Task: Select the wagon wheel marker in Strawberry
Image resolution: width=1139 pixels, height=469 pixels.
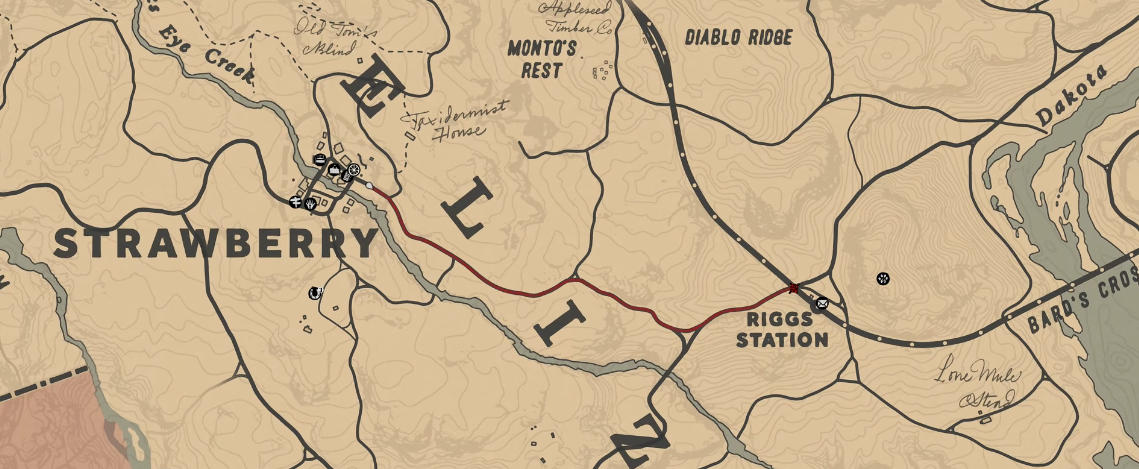Action: click(354, 169)
